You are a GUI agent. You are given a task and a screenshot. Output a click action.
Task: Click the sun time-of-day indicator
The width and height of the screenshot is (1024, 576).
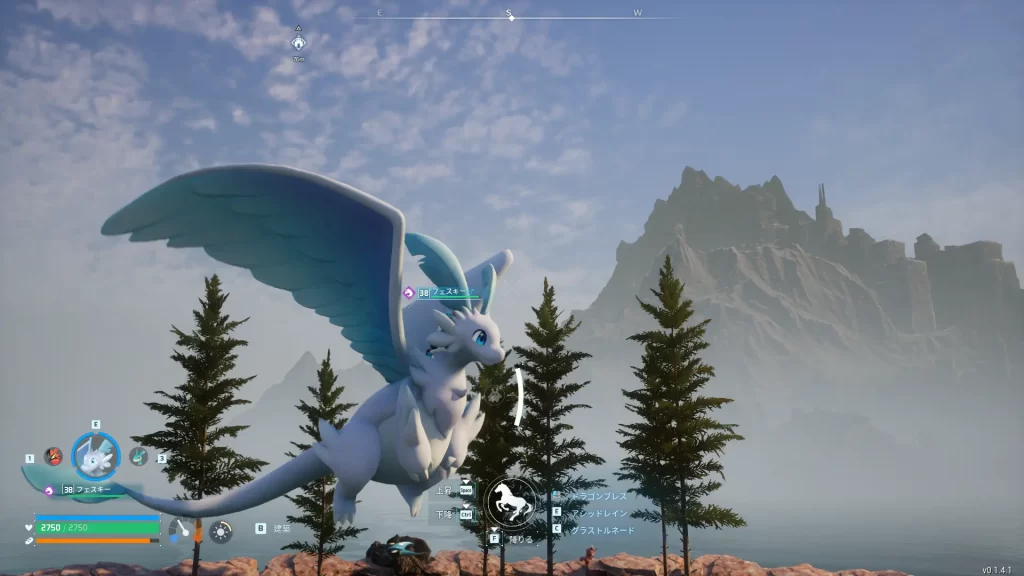pos(220,531)
